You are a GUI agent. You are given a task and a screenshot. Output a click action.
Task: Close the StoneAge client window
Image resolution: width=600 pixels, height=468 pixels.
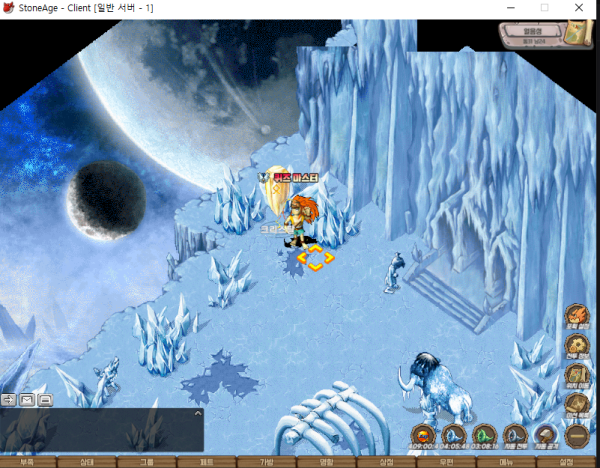click(x=581, y=8)
